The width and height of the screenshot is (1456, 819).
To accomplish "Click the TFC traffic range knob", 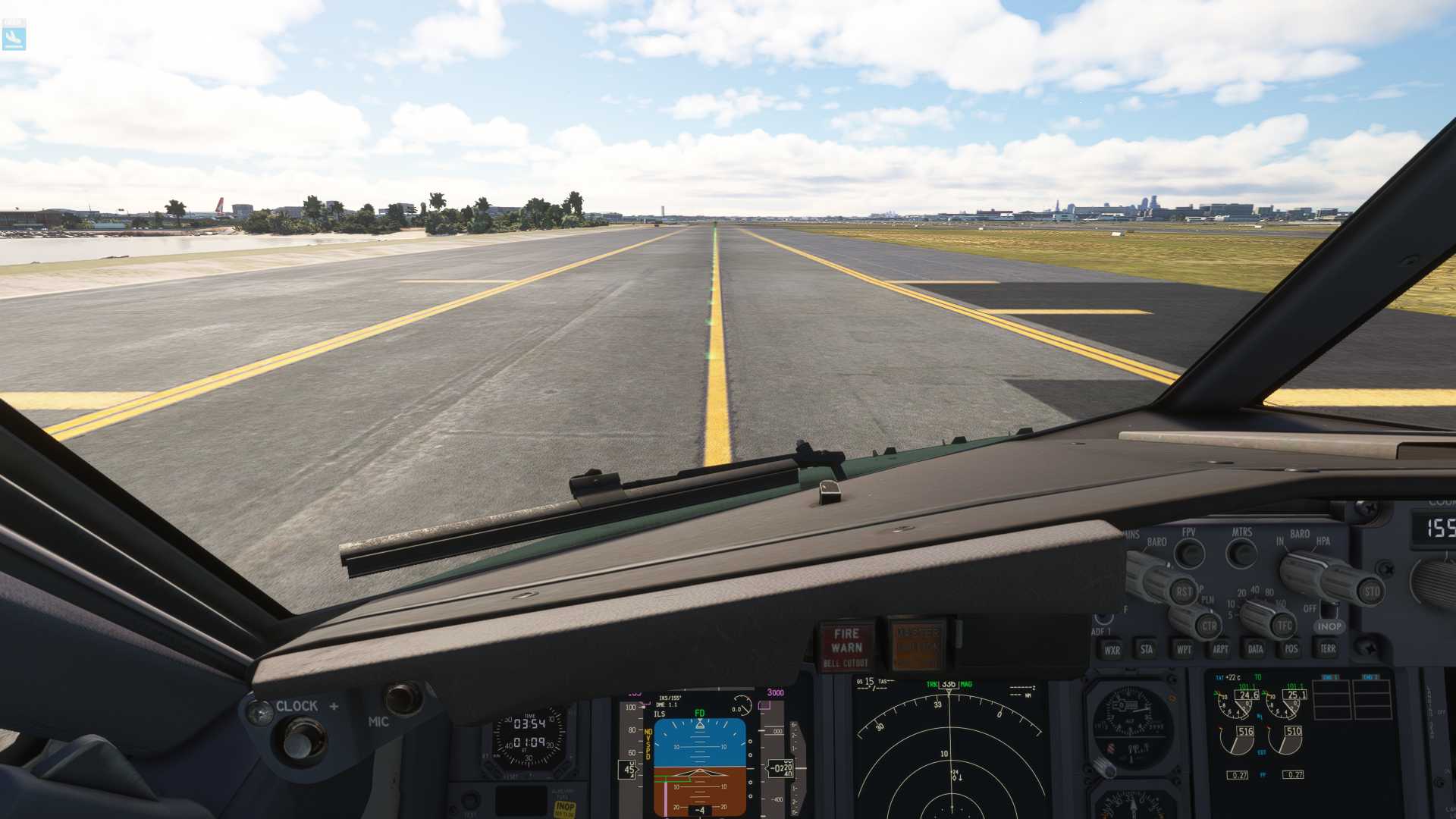I will (x=1283, y=626).
